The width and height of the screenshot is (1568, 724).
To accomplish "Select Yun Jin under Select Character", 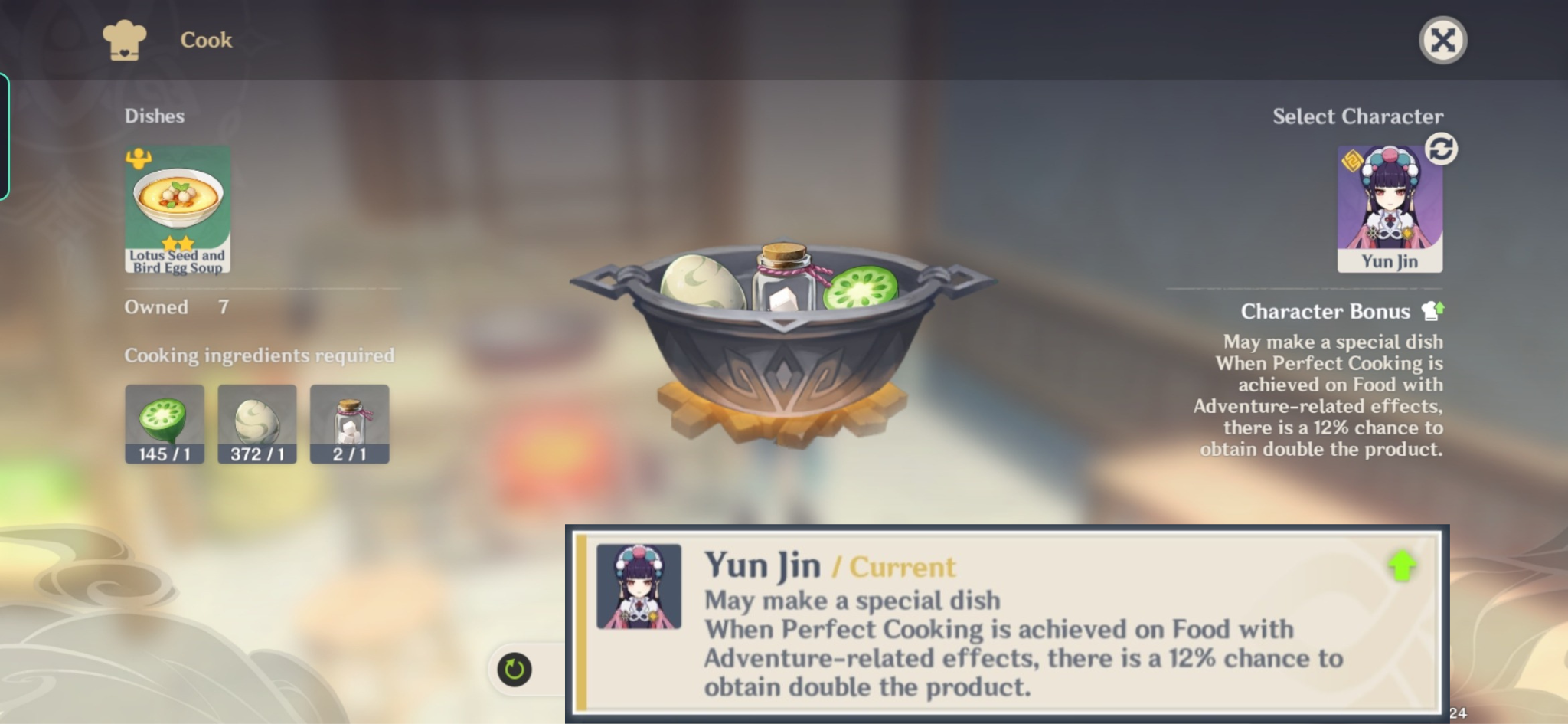I will [1390, 207].
